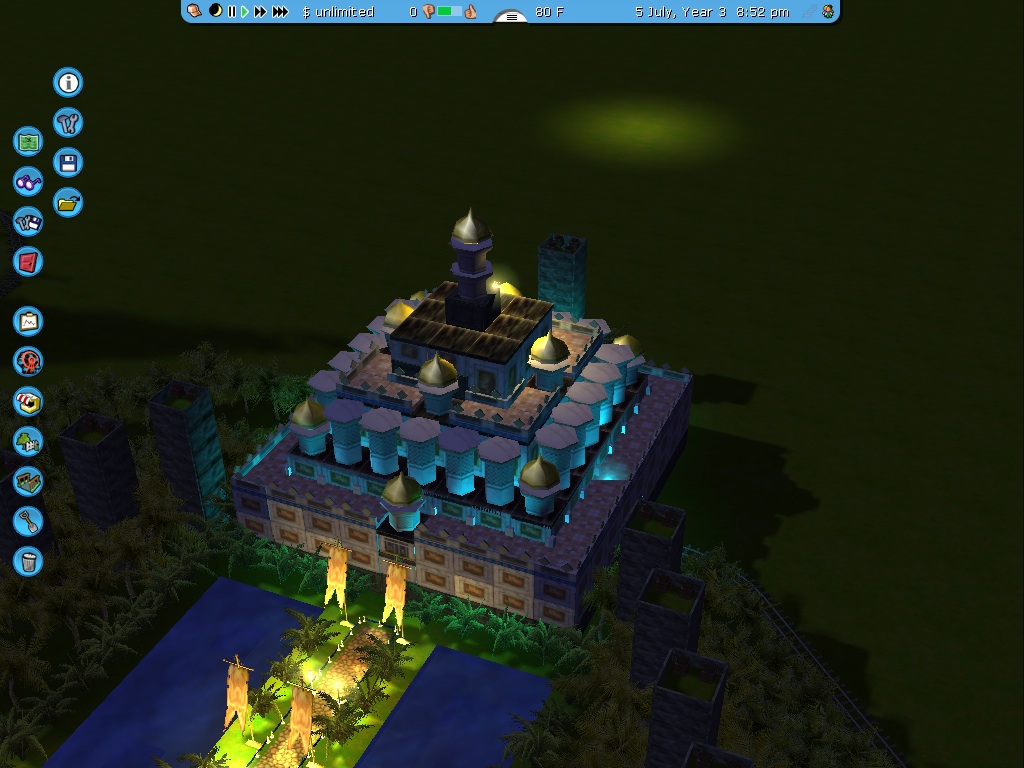The image size is (1024, 768).
Task: Set triple-arrow fastest game speed
Action: tap(281, 12)
